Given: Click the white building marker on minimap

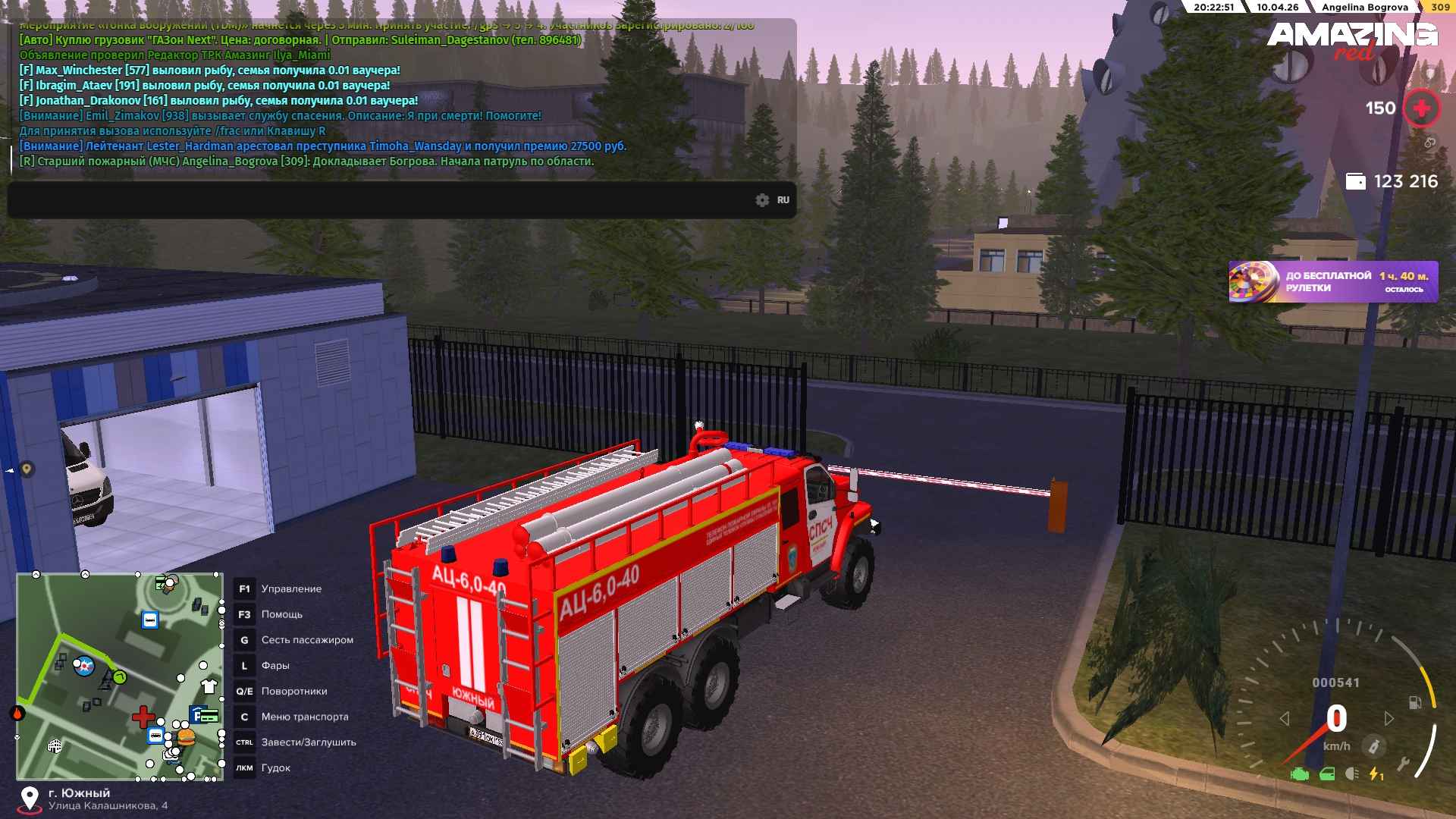Looking at the screenshot, I should pyautogui.click(x=55, y=746).
